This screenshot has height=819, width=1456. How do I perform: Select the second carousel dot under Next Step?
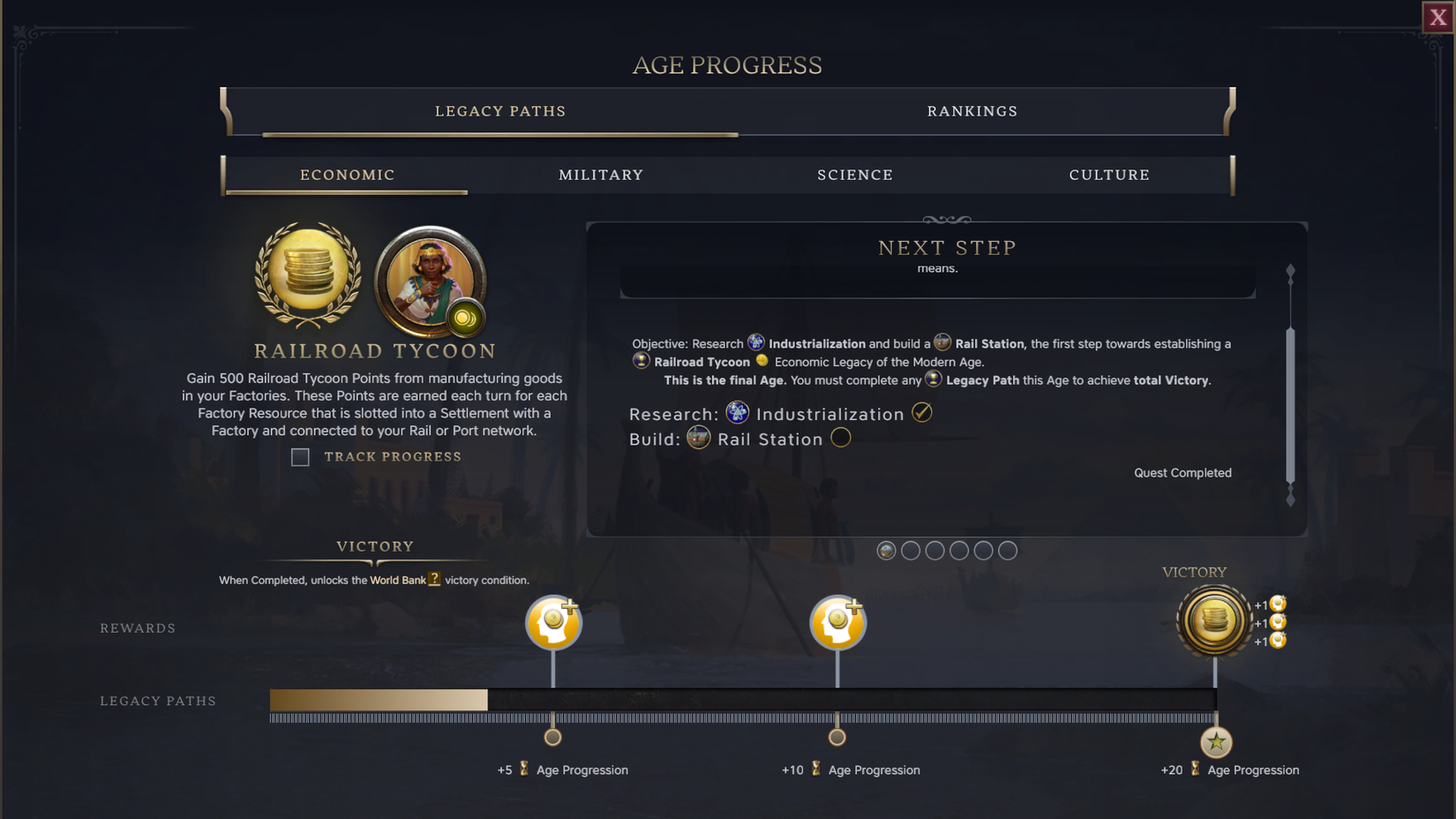[x=911, y=550]
